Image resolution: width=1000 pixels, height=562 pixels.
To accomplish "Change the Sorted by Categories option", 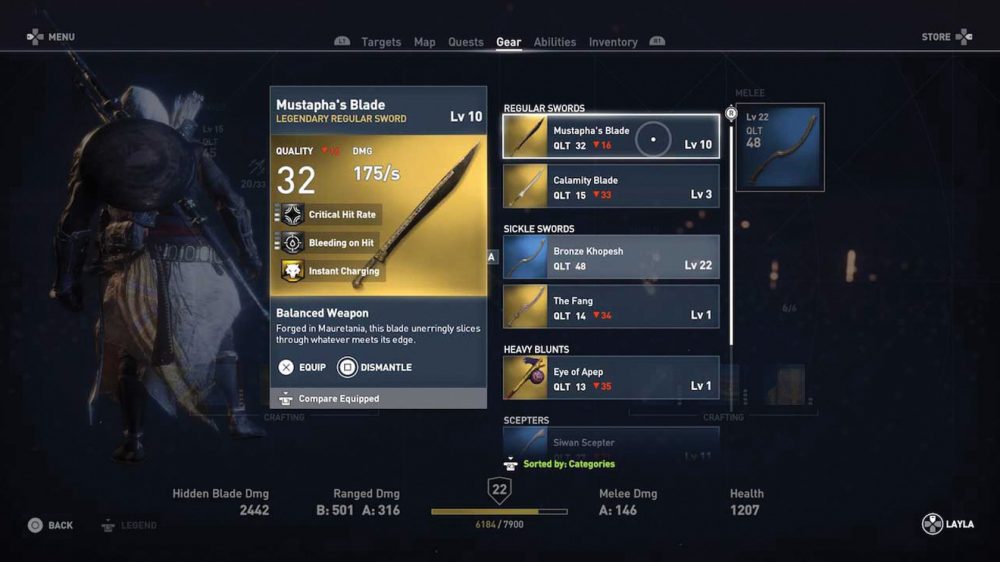I will coord(562,464).
